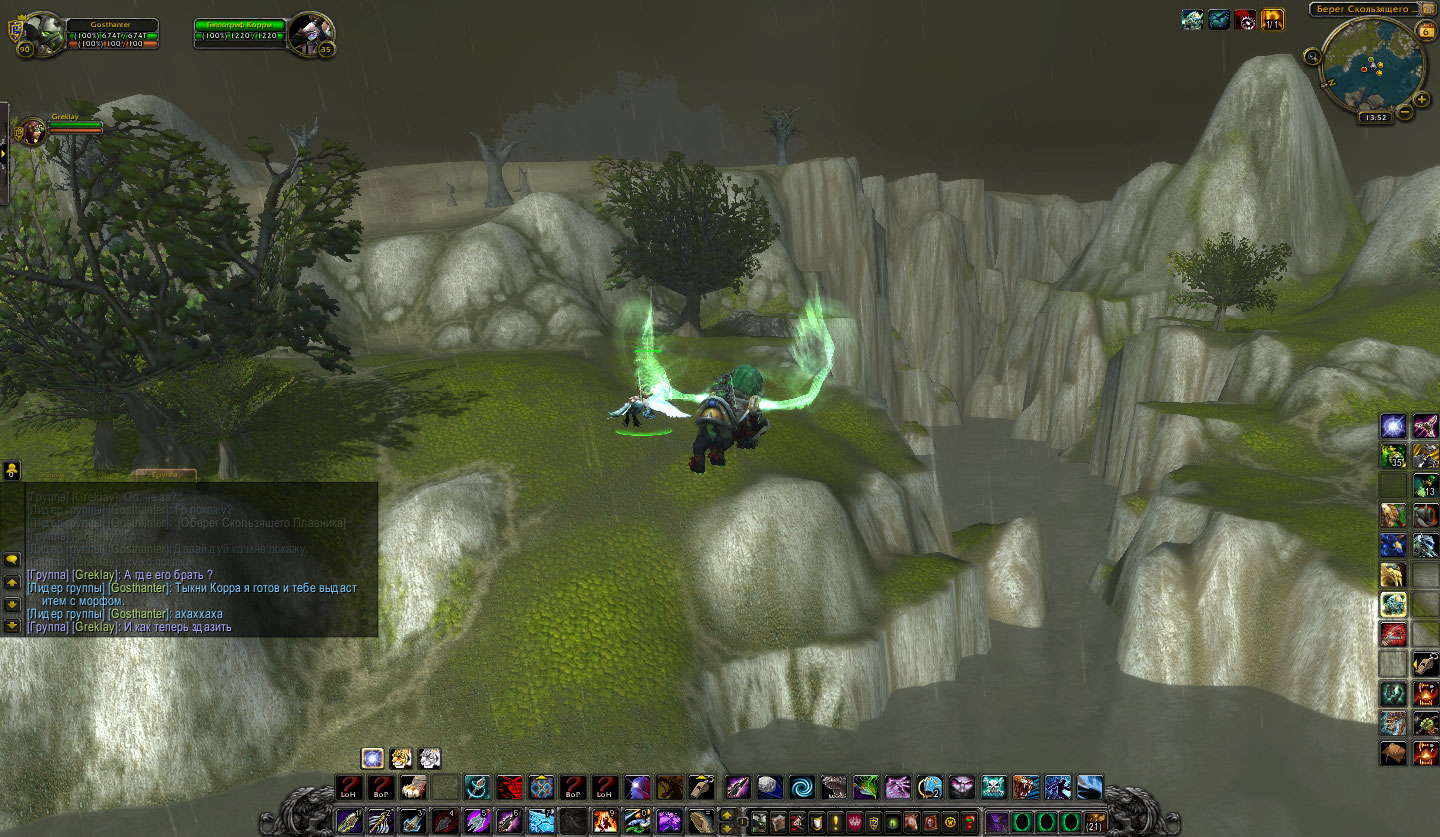
Task: Open the calendar button showing day 6
Action: tap(1425, 30)
